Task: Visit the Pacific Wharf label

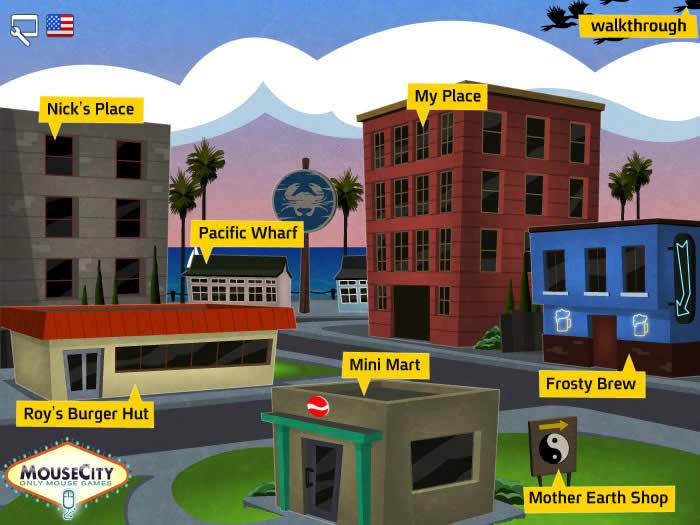Action: click(x=248, y=233)
